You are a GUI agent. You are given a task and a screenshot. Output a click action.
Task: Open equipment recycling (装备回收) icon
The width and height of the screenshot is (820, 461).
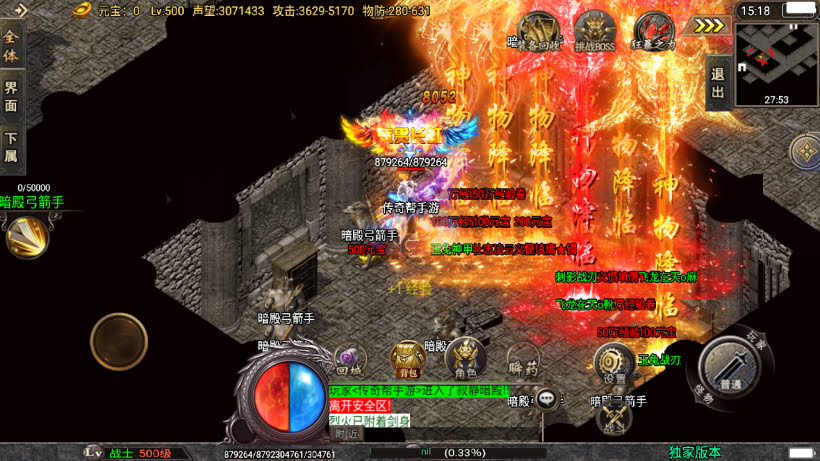pos(539,30)
